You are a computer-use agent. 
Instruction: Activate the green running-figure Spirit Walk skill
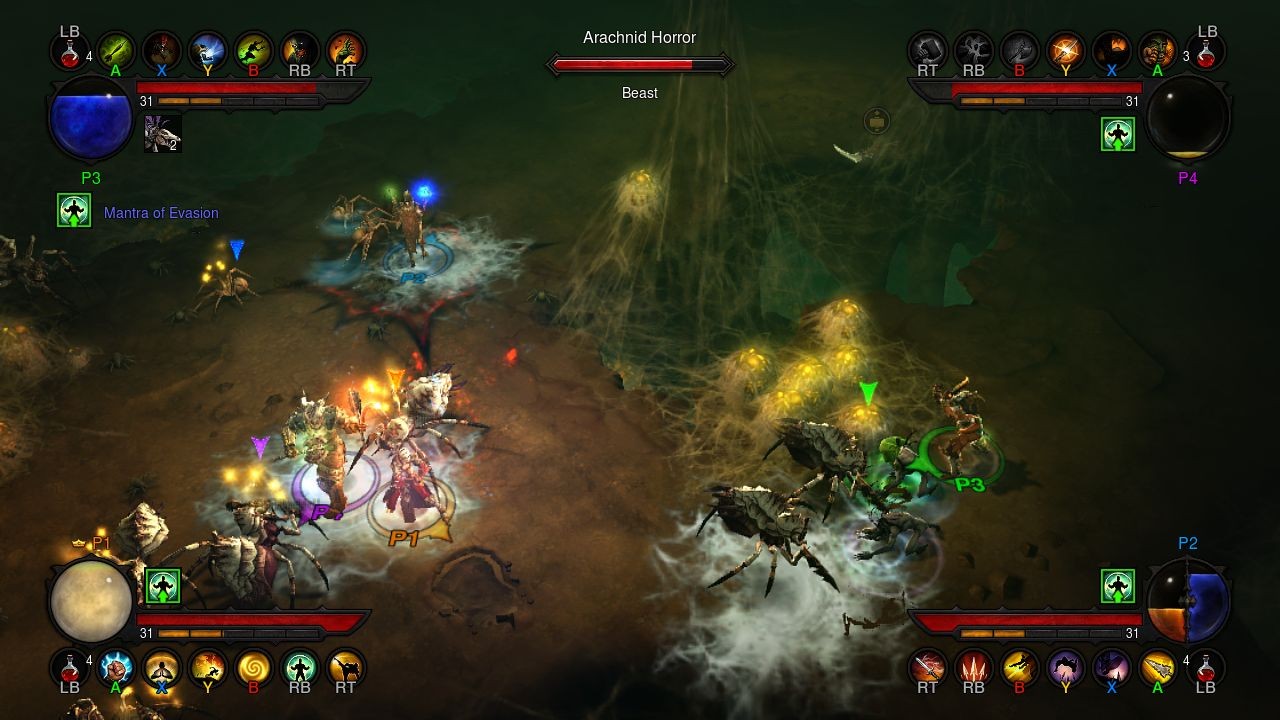point(253,49)
